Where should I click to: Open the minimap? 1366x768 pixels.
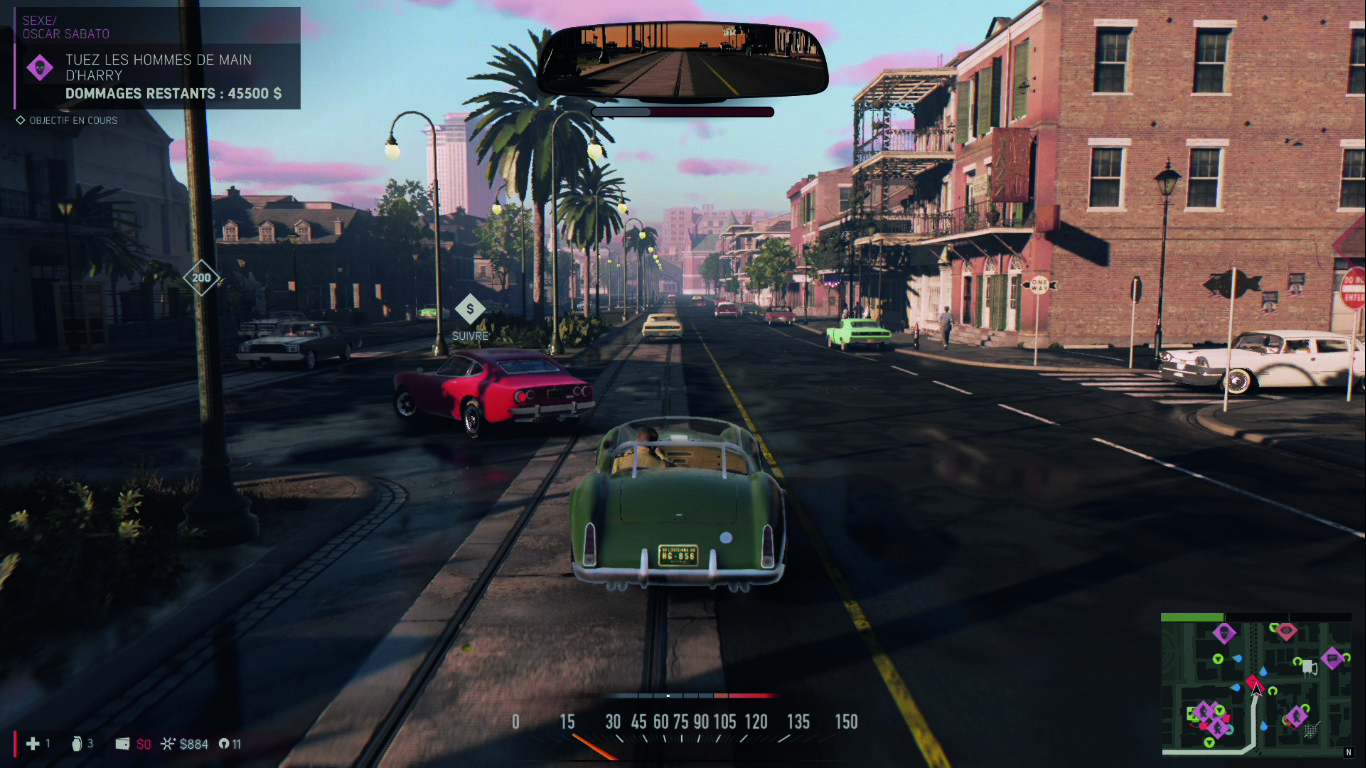(1256, 684)
